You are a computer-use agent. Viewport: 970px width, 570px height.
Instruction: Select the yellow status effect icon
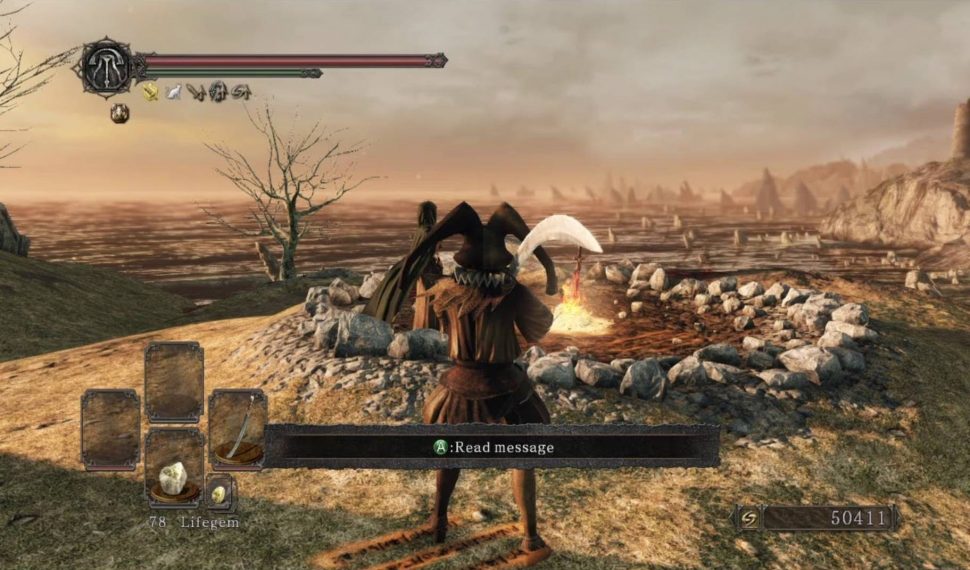tap(150, 92)
